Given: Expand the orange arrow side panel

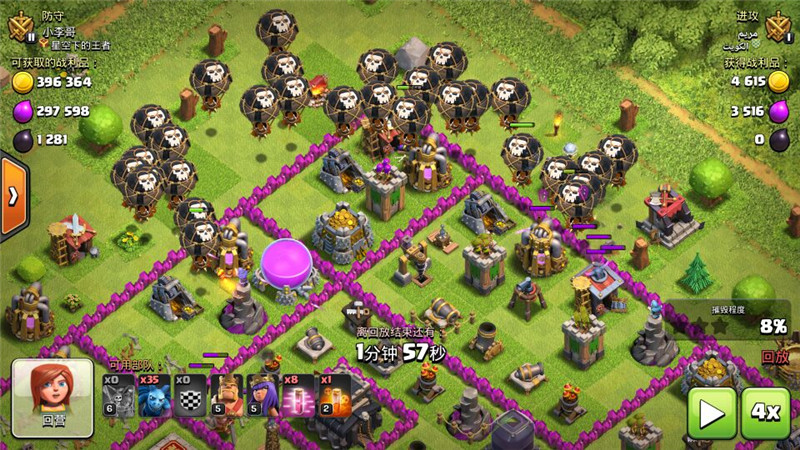Looking at the screenshot, I should click(13, 196).
